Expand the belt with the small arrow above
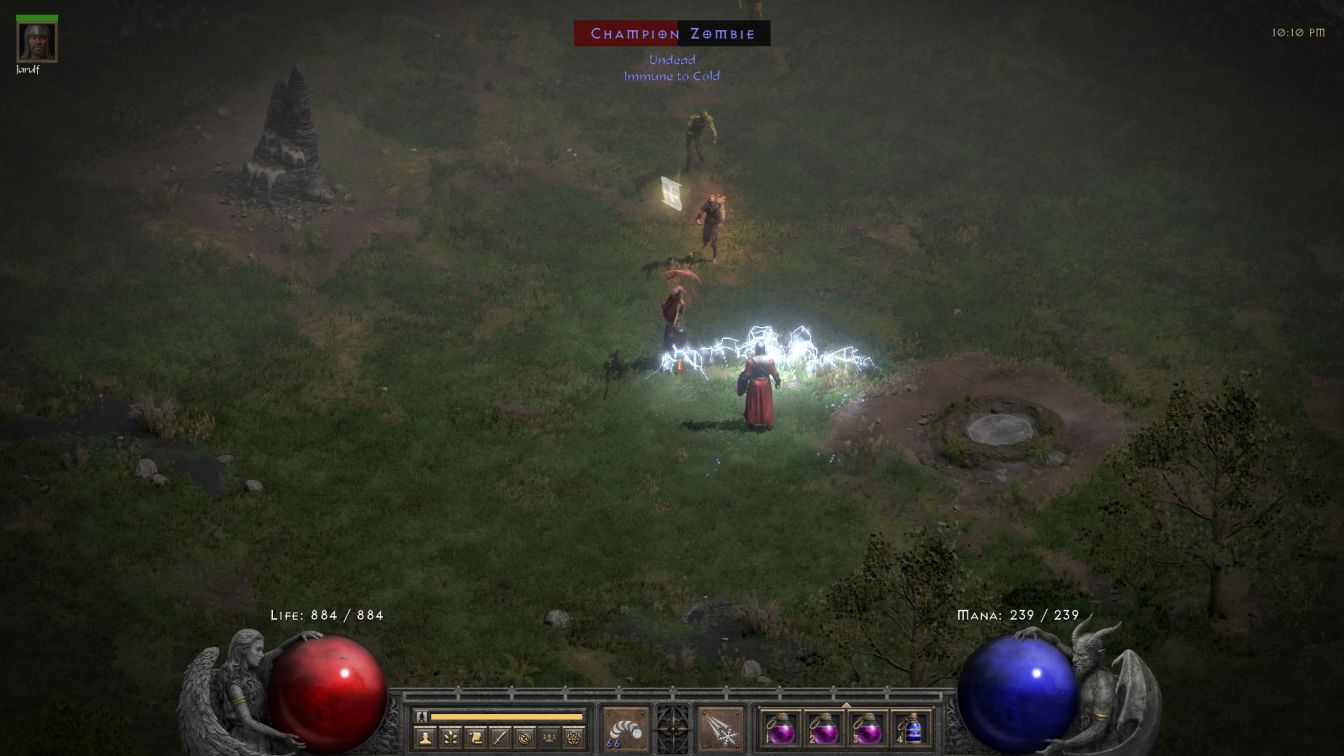The image size is (1344, 756). (x=846, y=705)
